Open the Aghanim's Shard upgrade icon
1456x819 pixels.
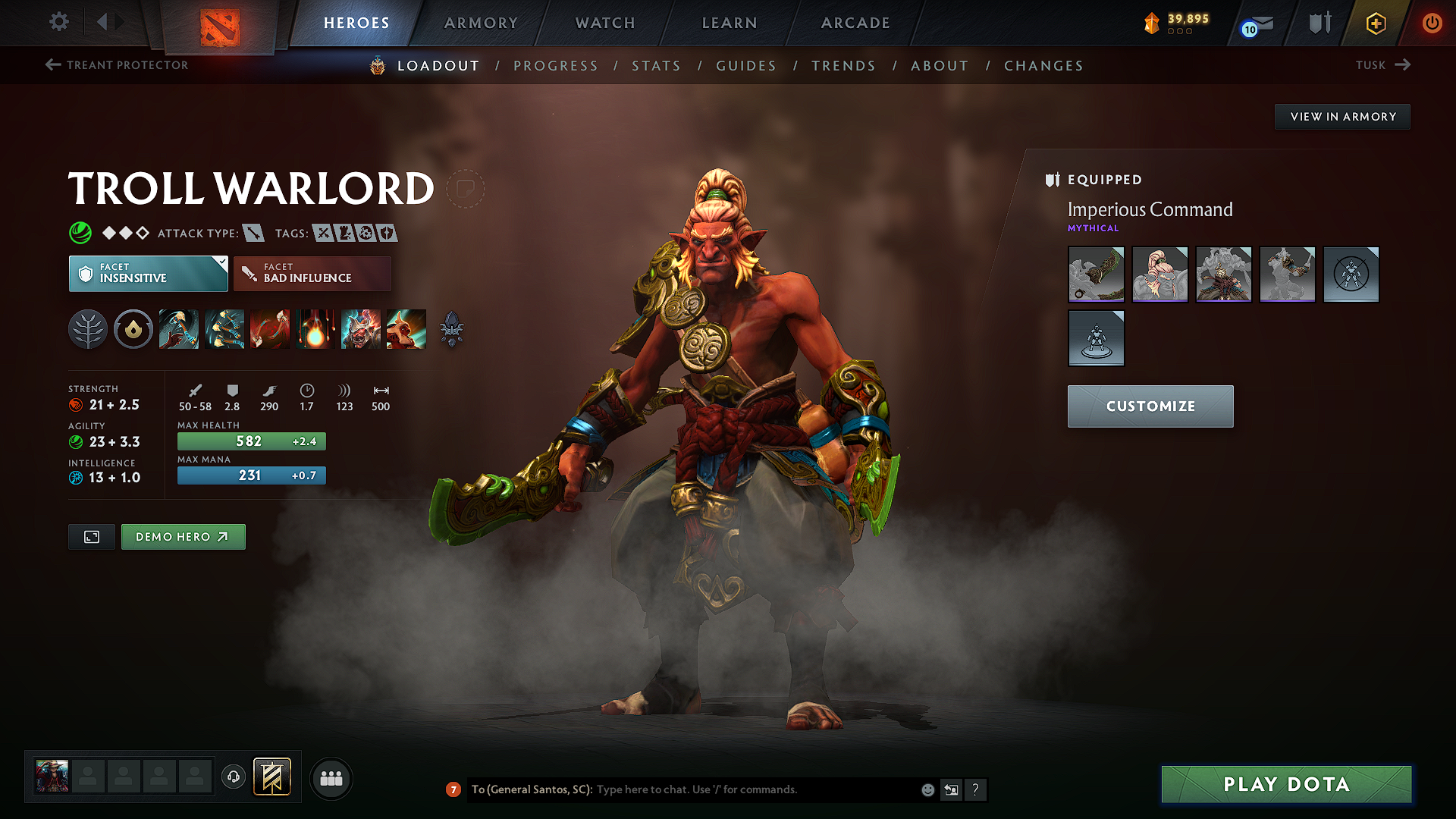click(x=453, y=329)
